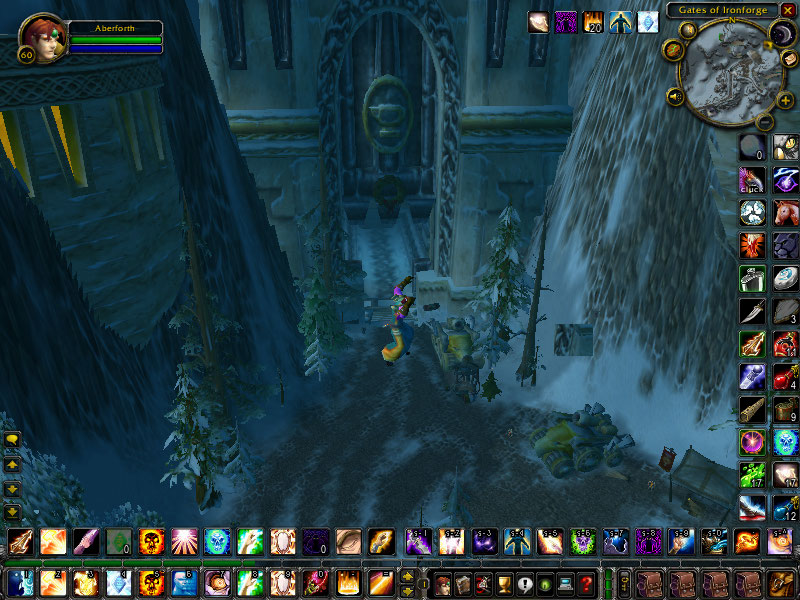The image size is (800, 600).
Task: Click the speaker icon beside the minimap
Action: tap(675, 97)
